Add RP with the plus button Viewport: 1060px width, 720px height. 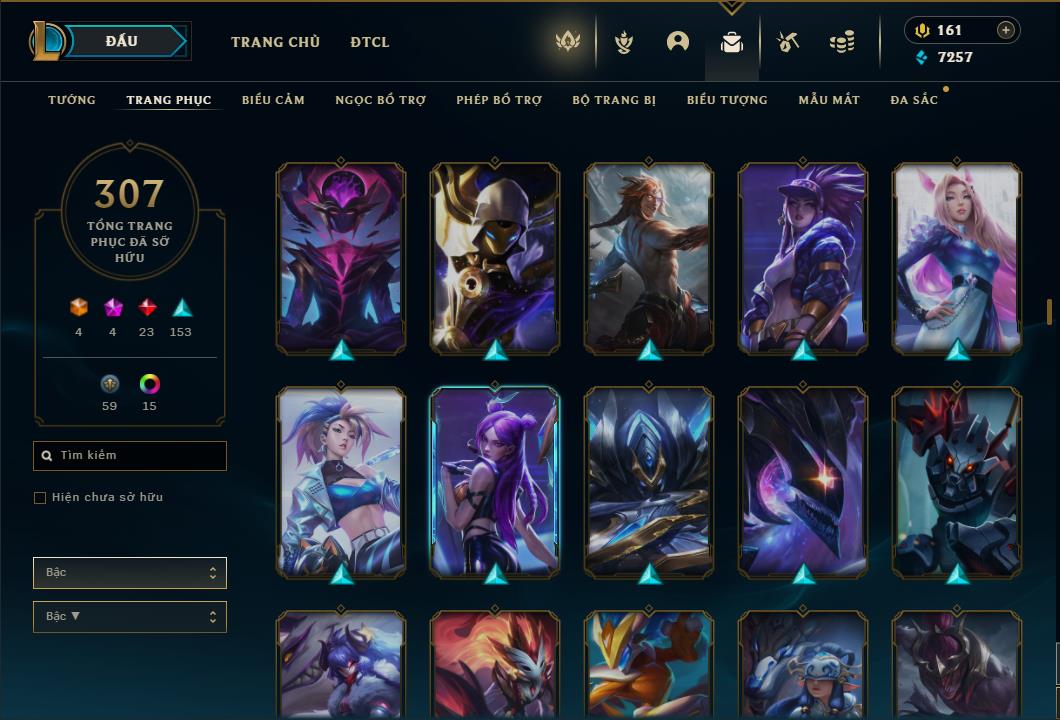[1006, 30]
